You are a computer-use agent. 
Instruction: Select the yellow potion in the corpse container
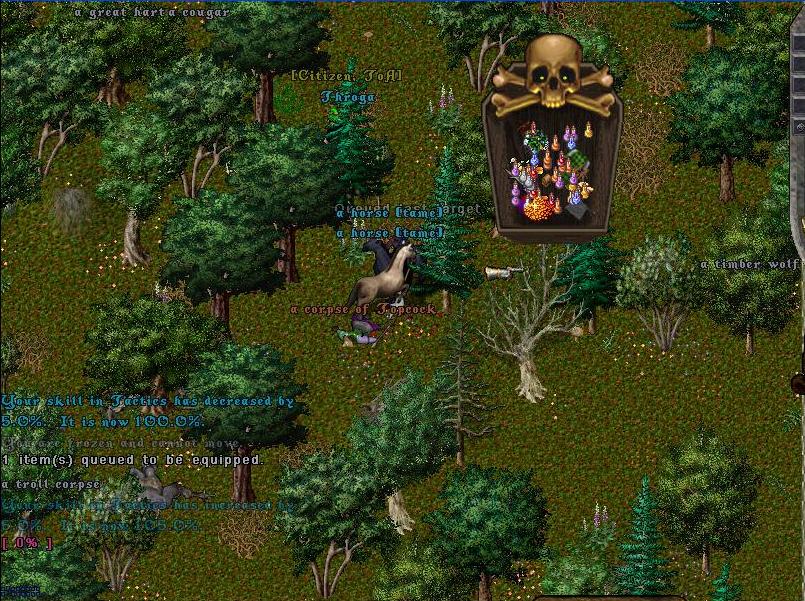coord(587,131)
